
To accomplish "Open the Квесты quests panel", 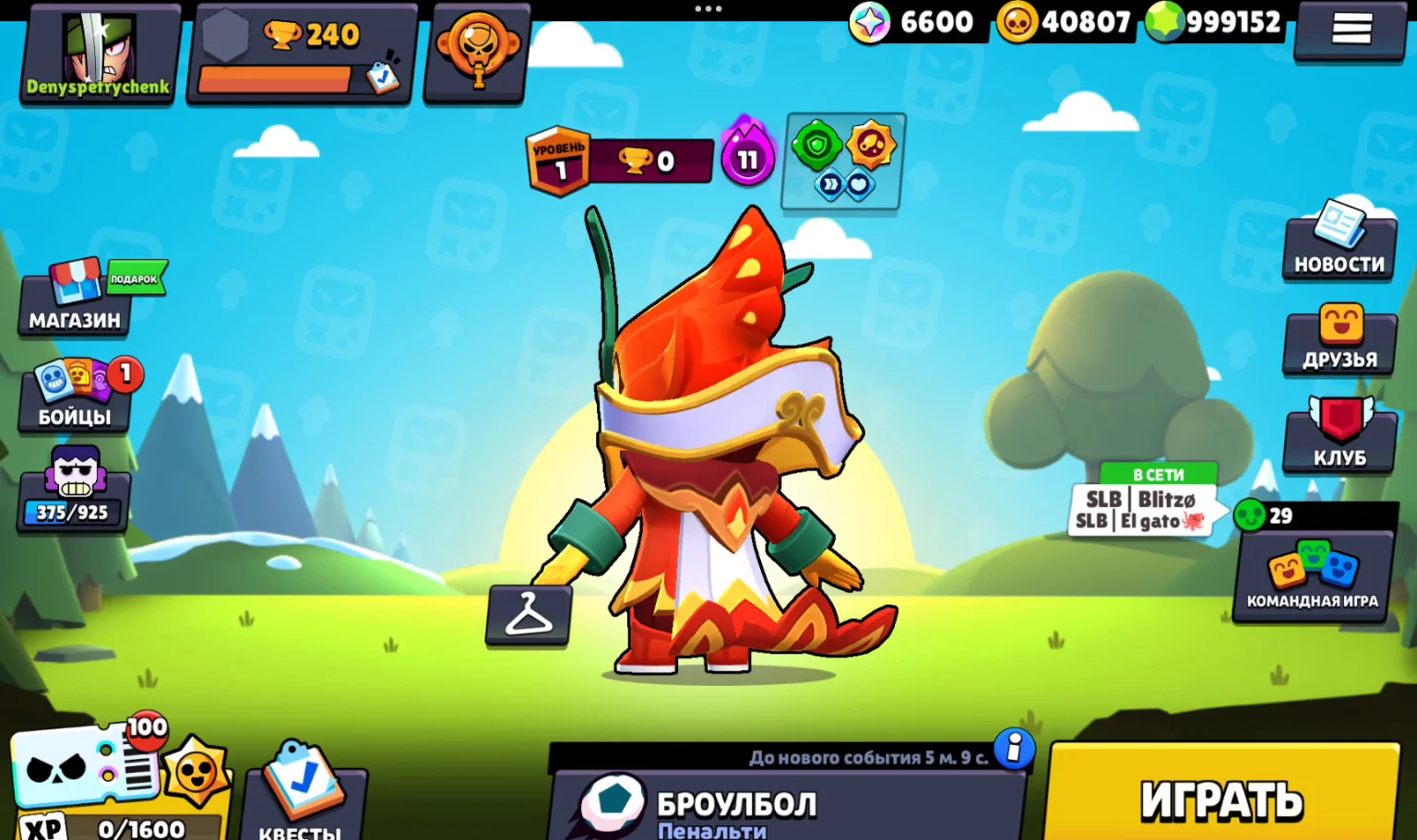I will coord(302,795).
